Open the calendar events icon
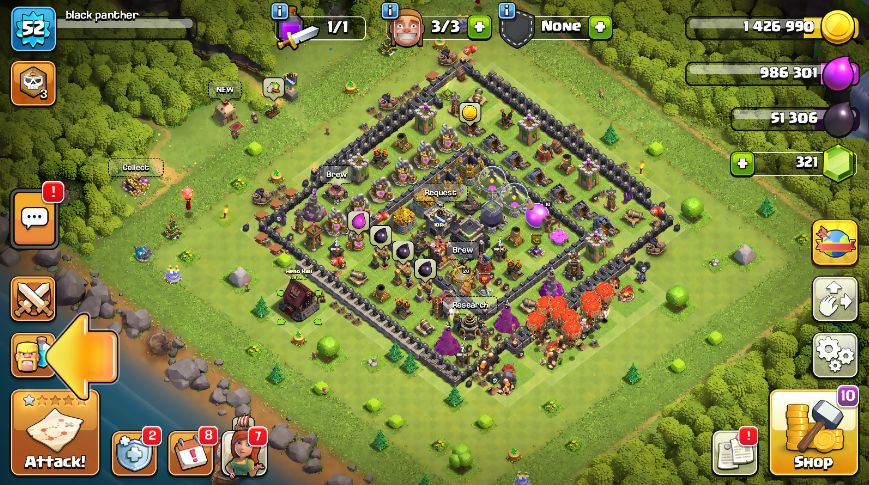This screenshot has height=485, width=869. (x=190, y=453)
